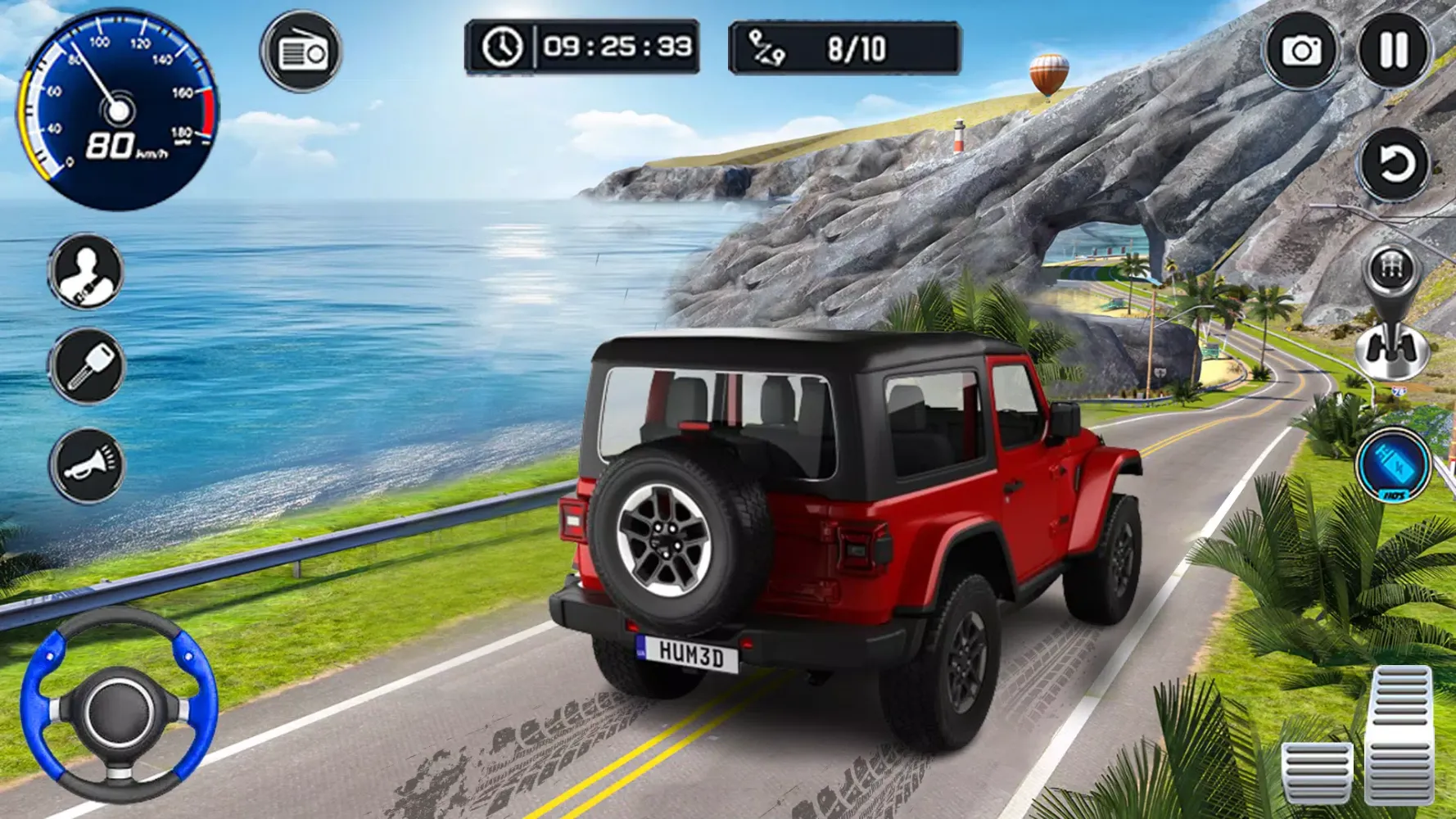The image size is (1456, 819).
Task: Pause the game with the pause icon
Action: coord(1394,51)
